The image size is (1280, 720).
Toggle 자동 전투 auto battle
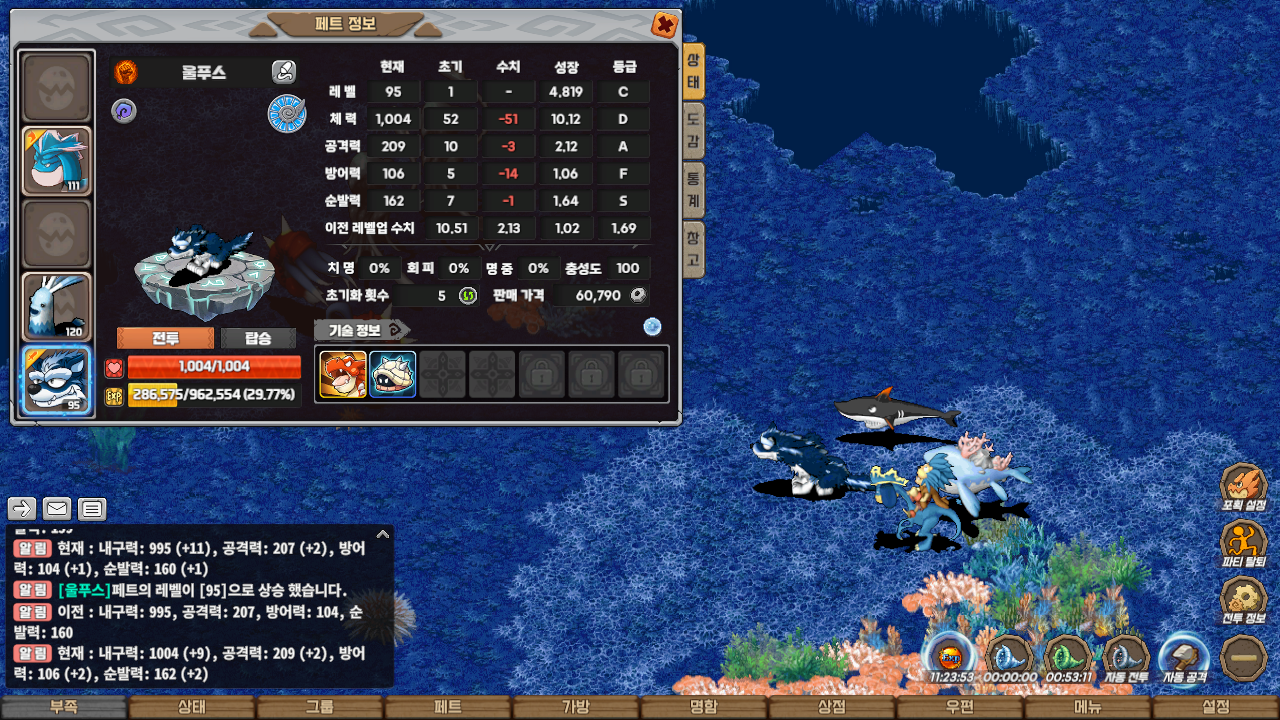(x=1126, y=659)
